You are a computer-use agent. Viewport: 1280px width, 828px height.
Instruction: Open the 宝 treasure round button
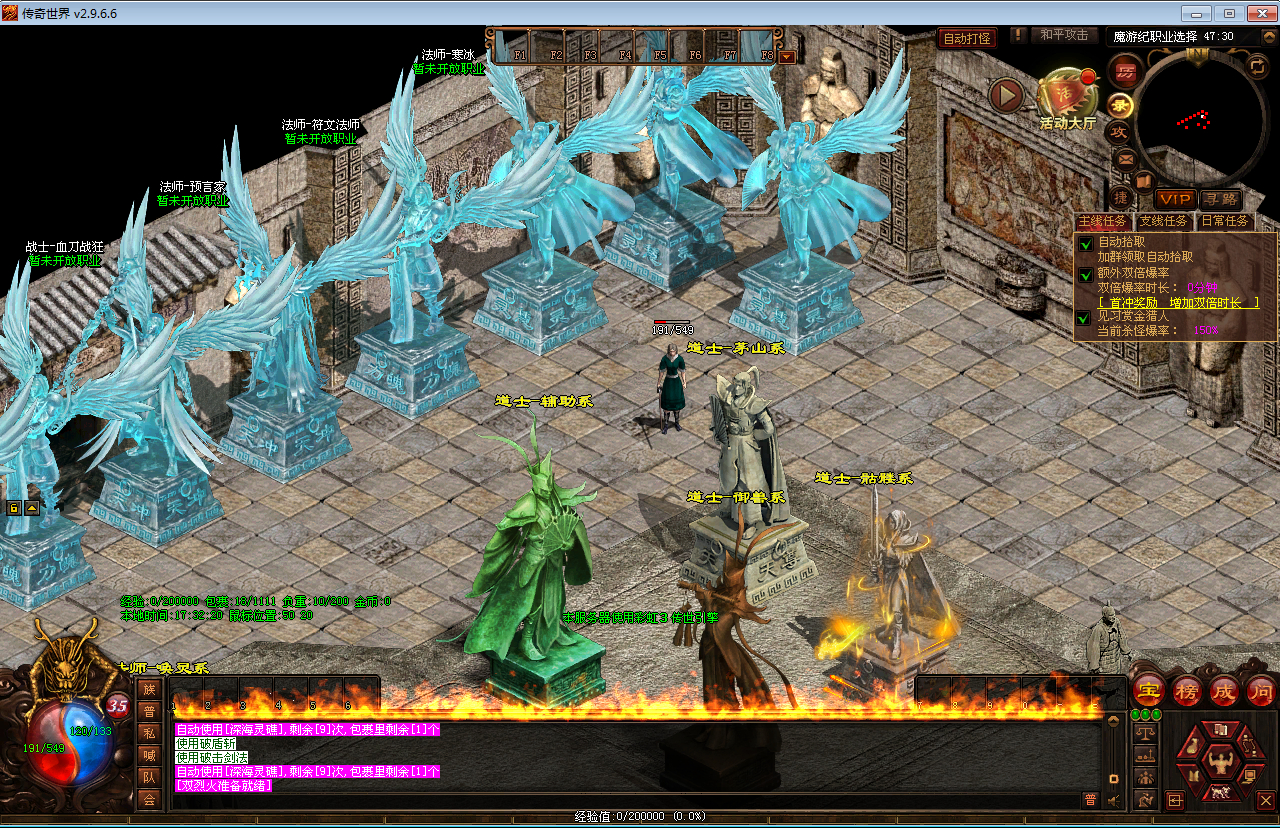click(1148, 691)
